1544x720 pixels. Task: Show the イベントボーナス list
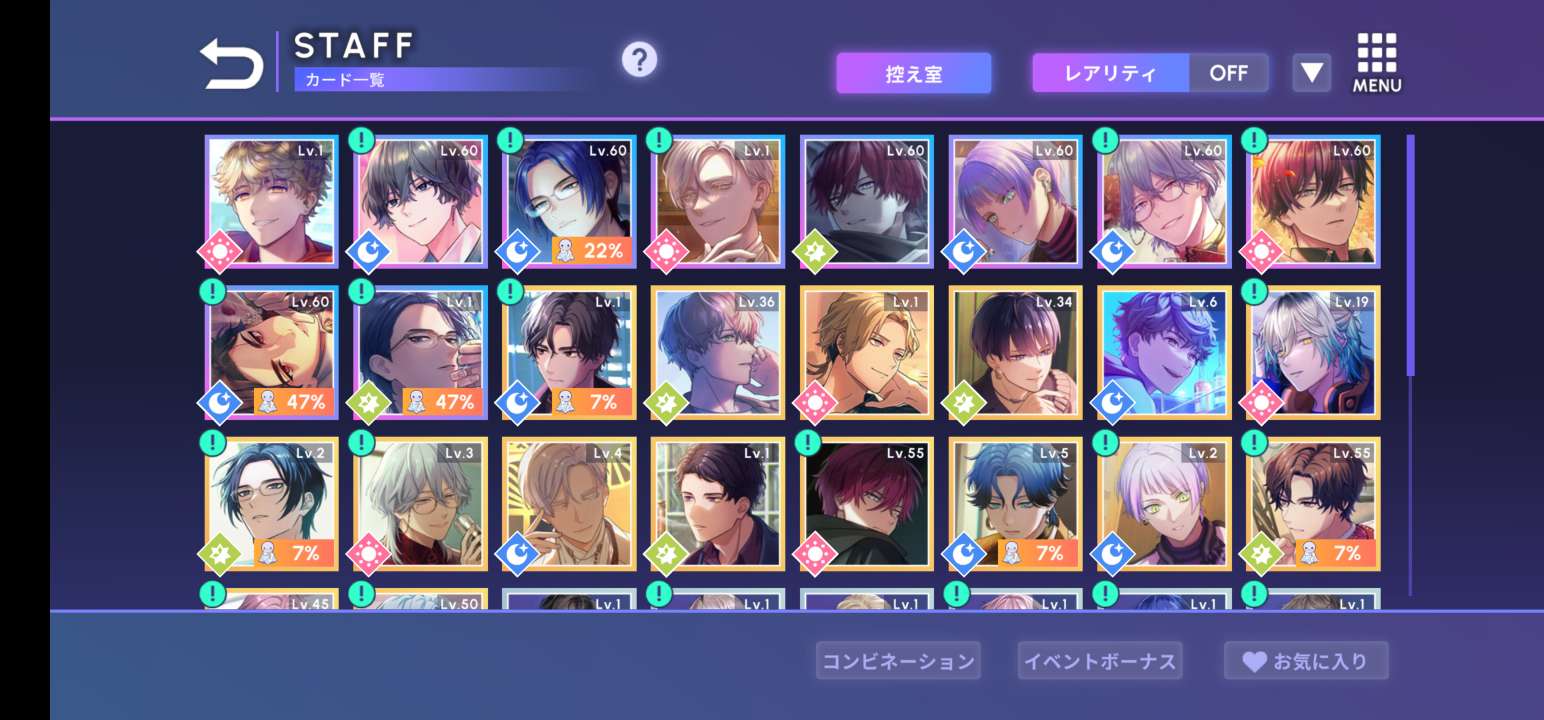pyautogui.click(x=1099, y=661)
